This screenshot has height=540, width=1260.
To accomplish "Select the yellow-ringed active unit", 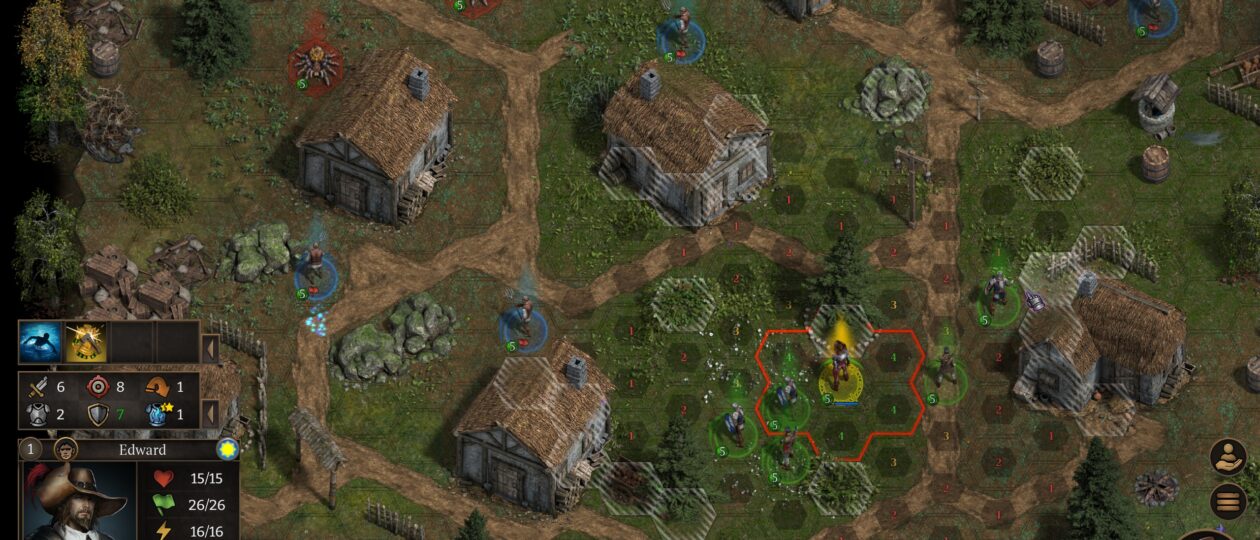I will pos(841,373).
